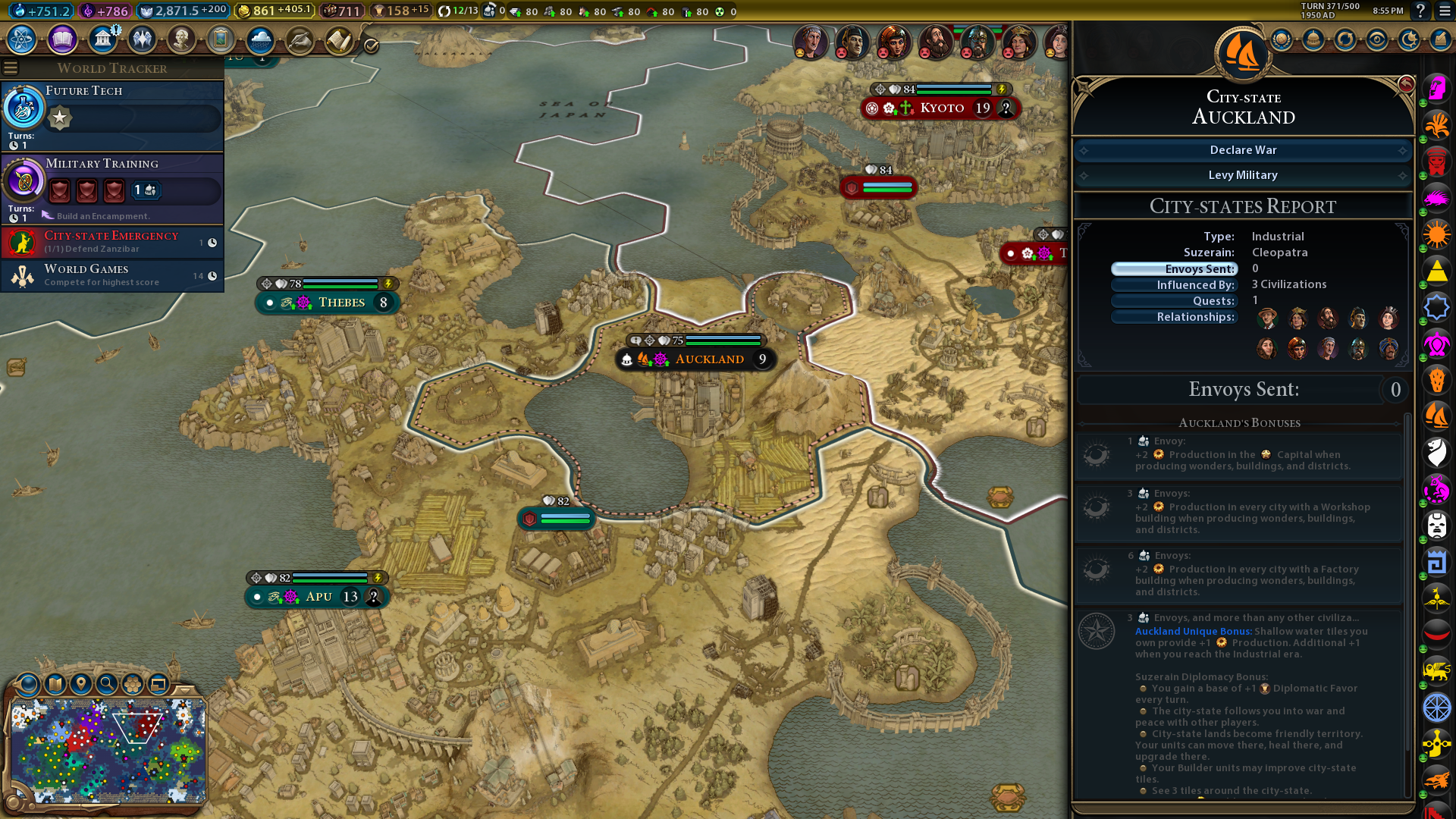Viewport: 1456px width, 819px height.
Task: Close the city-state panel with the red back arrow
Action: pyautogui.click(x=1406, y=83)
